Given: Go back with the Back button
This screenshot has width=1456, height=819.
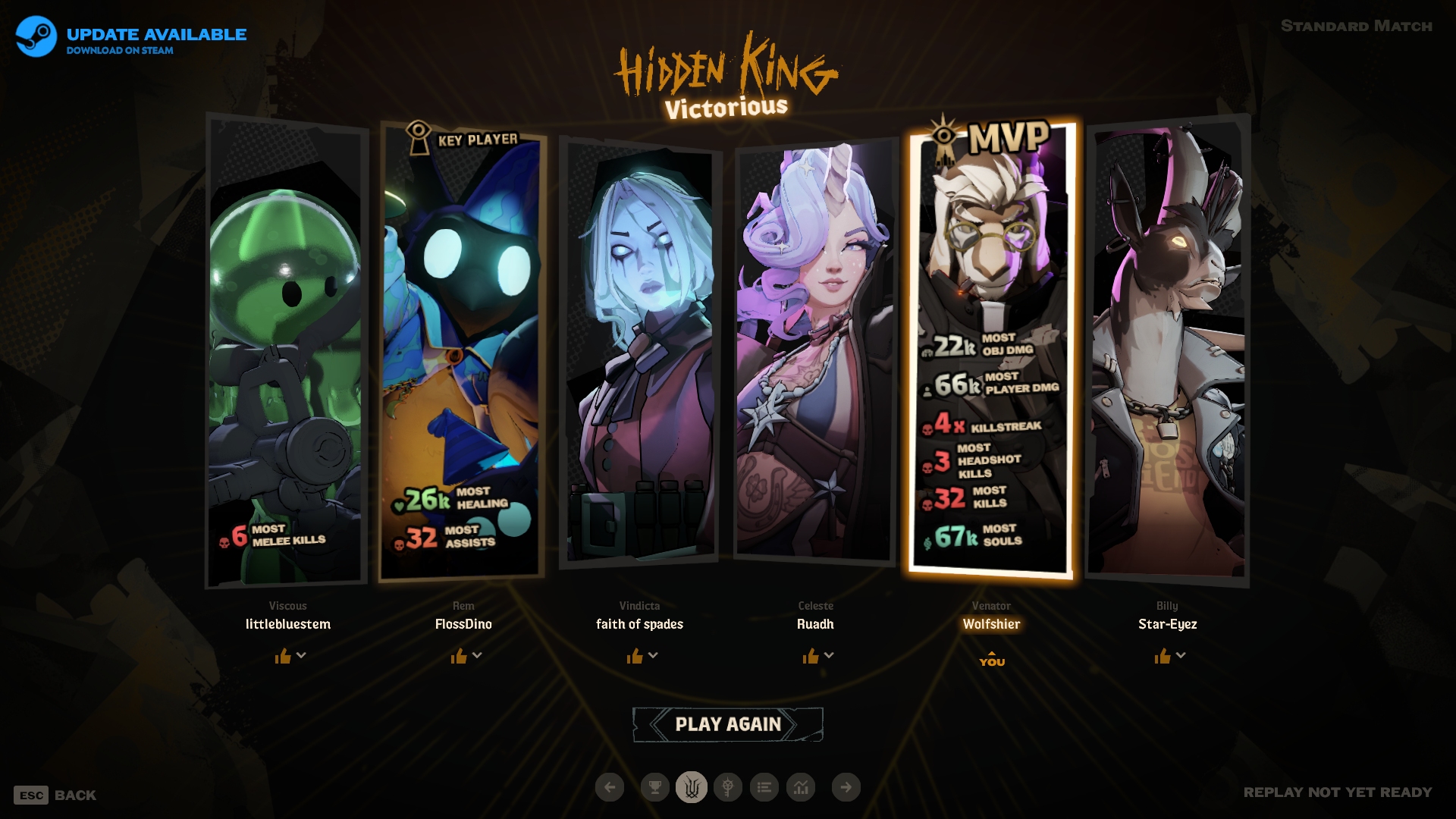Looking at the screenshot, I should click(x=55, y=795).
